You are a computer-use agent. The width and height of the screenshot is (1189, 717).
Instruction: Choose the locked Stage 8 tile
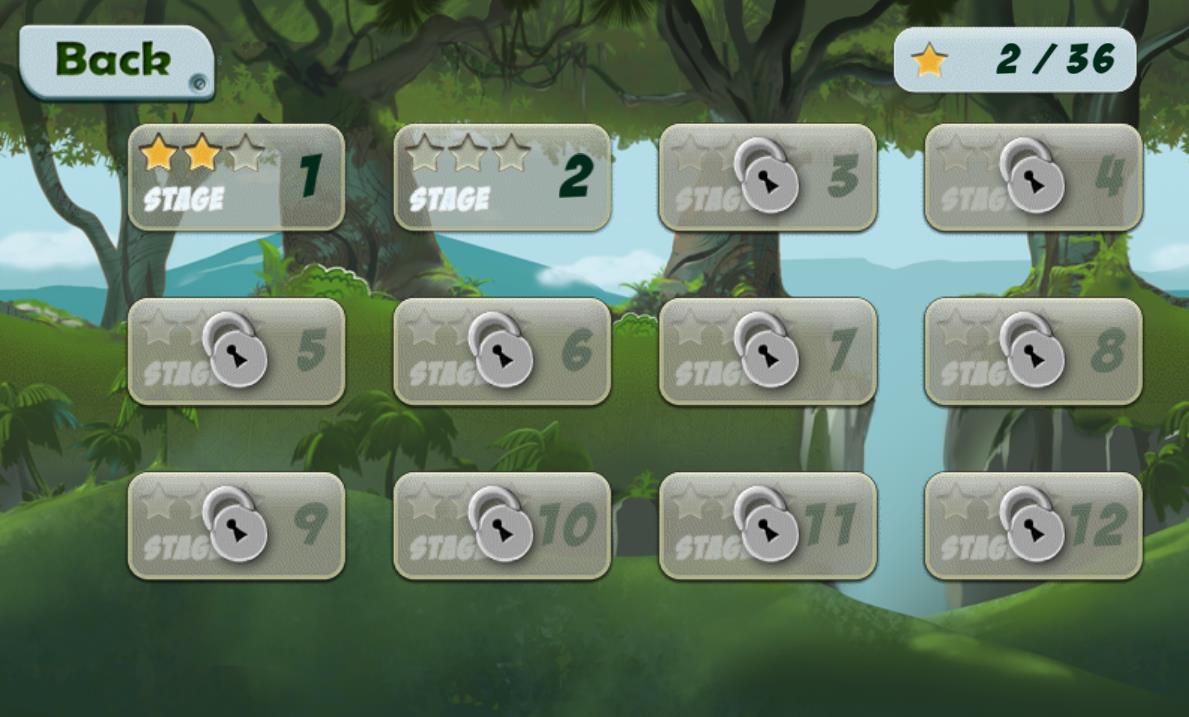[1033, 352]
